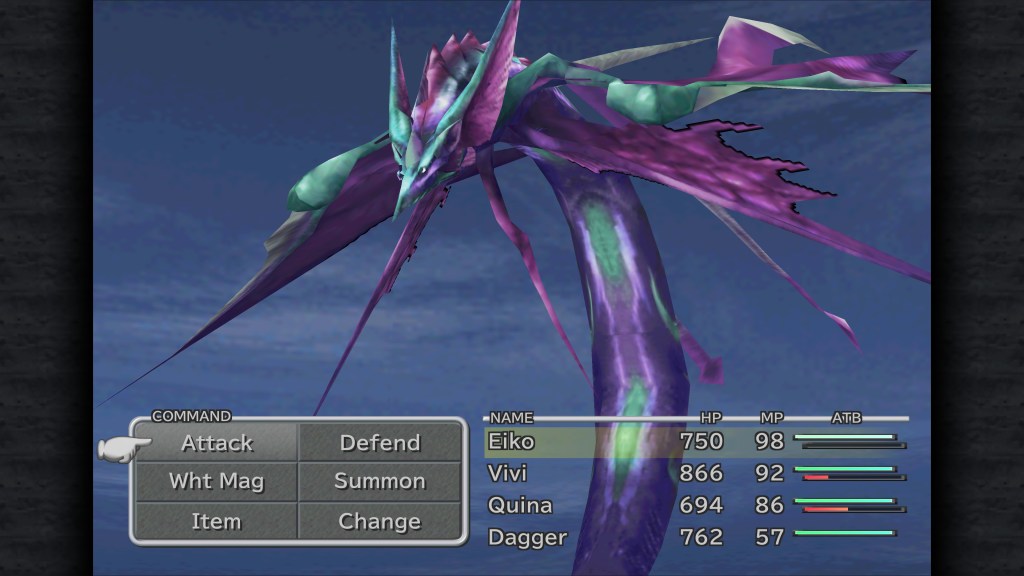Screen dimensions: 1024x576
Task: Choose the Change row command
Action: tap(380, 521)
